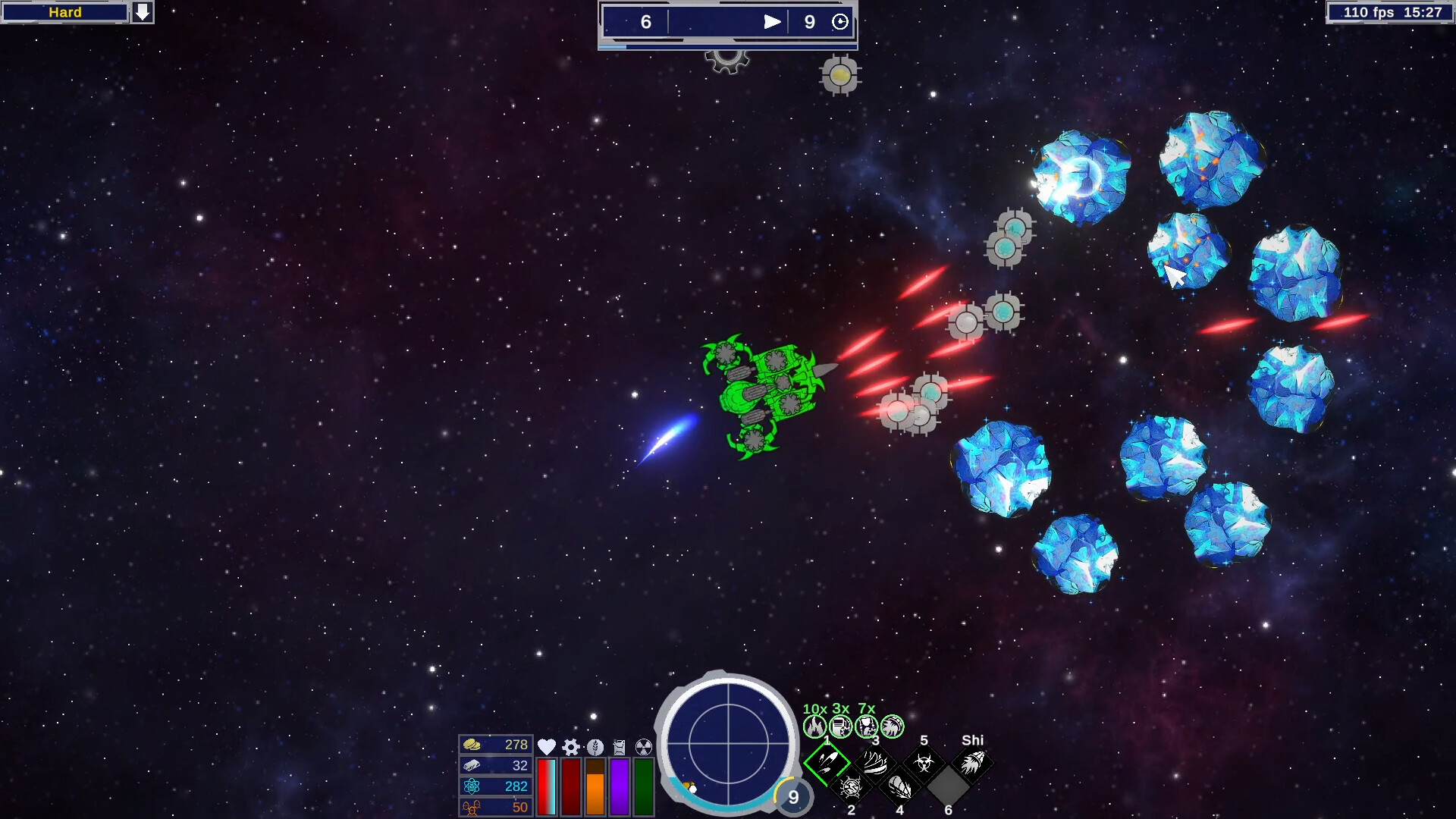Image resolution: width=1456 pixels, height=819 pixels.
Task: Click the 3x buff status icon
Action: [x=841, y=726]
